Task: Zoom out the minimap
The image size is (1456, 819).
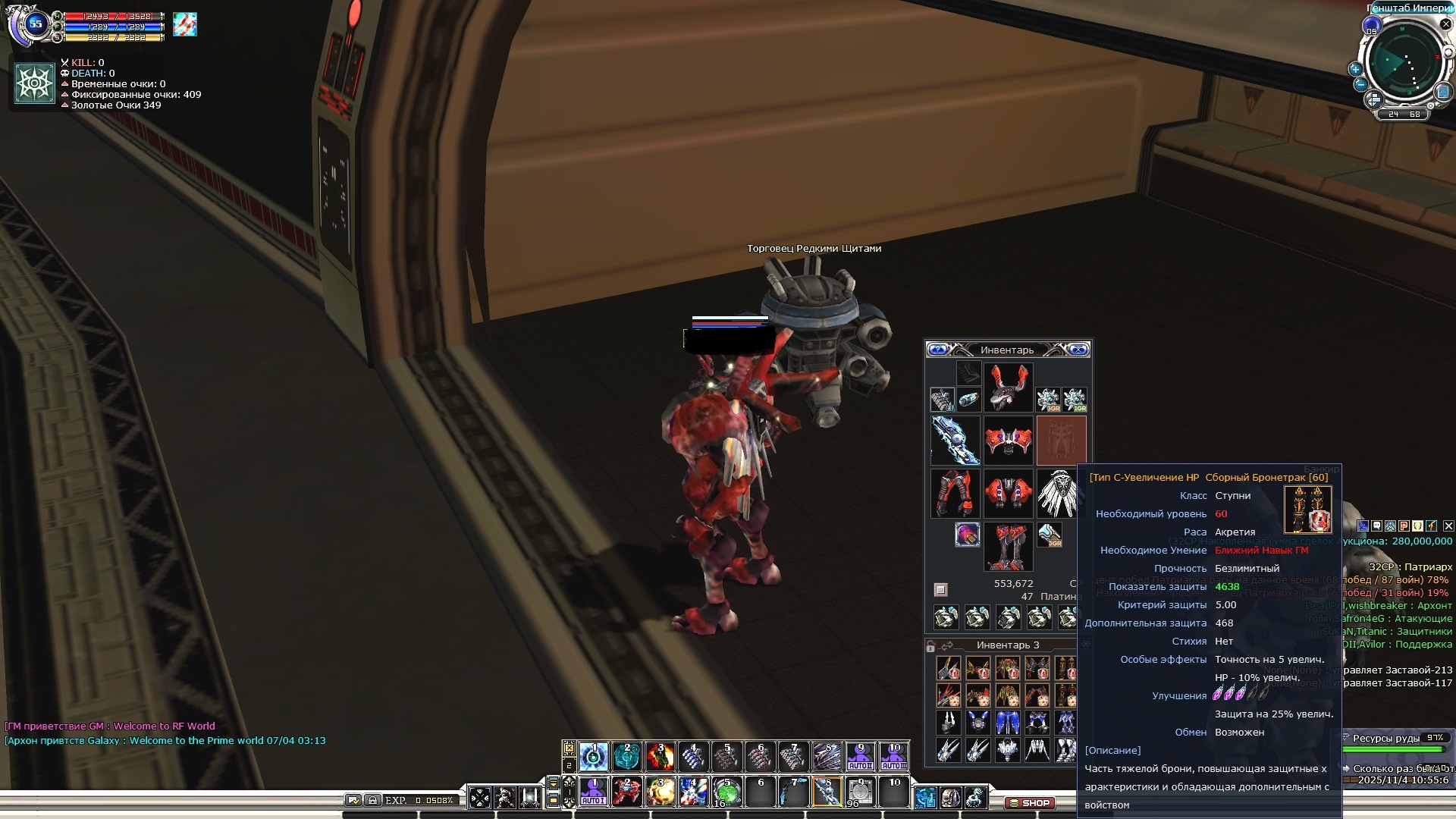Action: pyautogui.click(x=1360, y=84)
